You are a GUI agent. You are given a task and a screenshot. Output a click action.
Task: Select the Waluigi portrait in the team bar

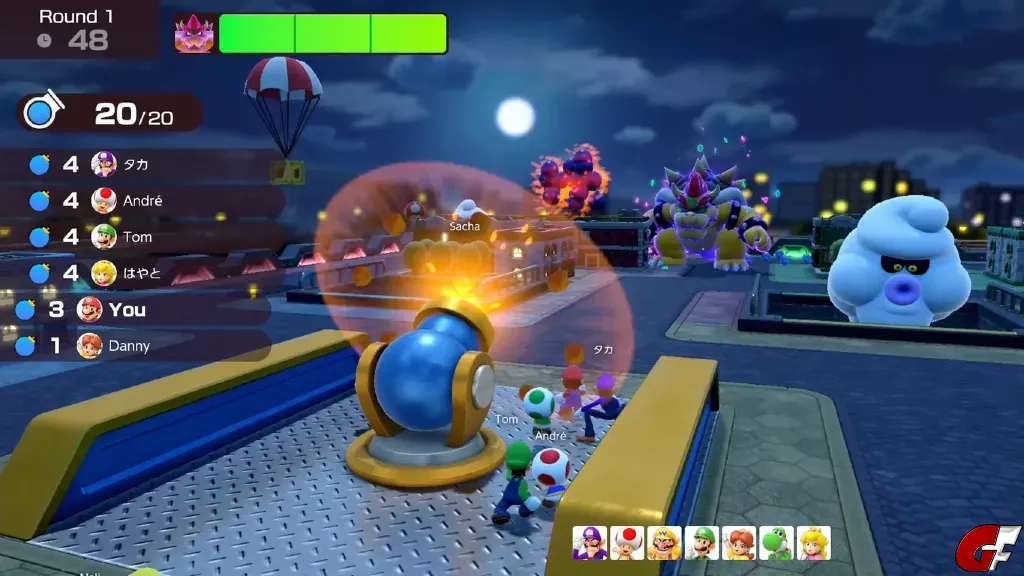click(x=589, y=543)
